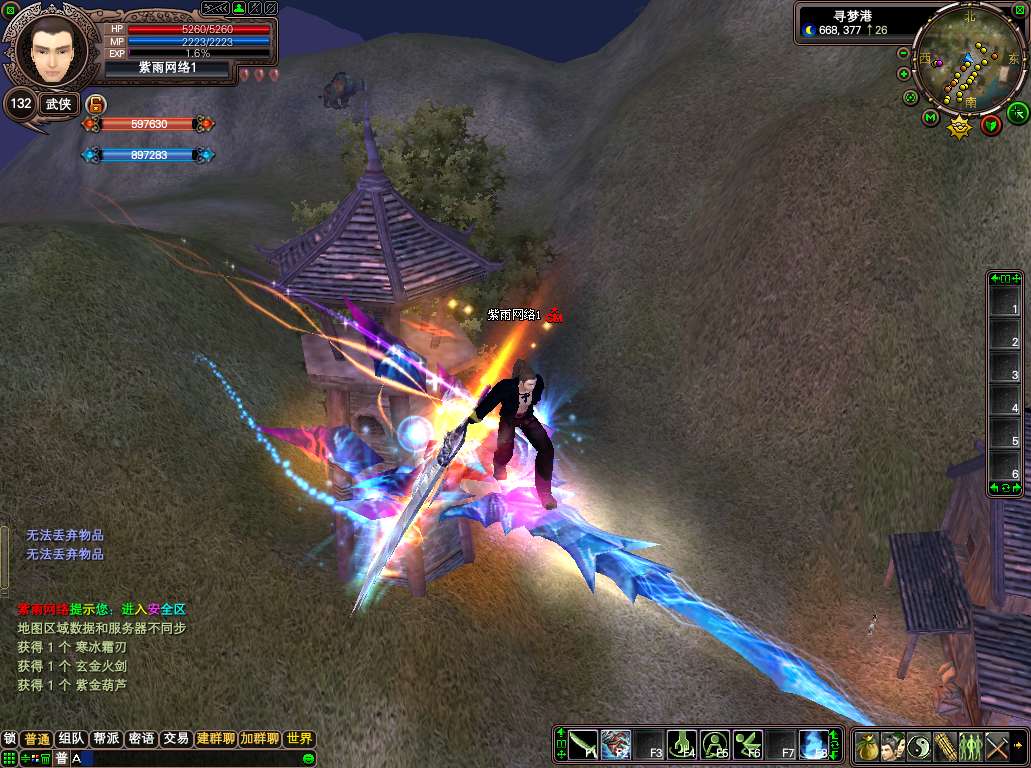This screenshot has height=768, width=1031.
Task: Open the 帮派 guild chat tab
Action: click(x=106, y=739)
